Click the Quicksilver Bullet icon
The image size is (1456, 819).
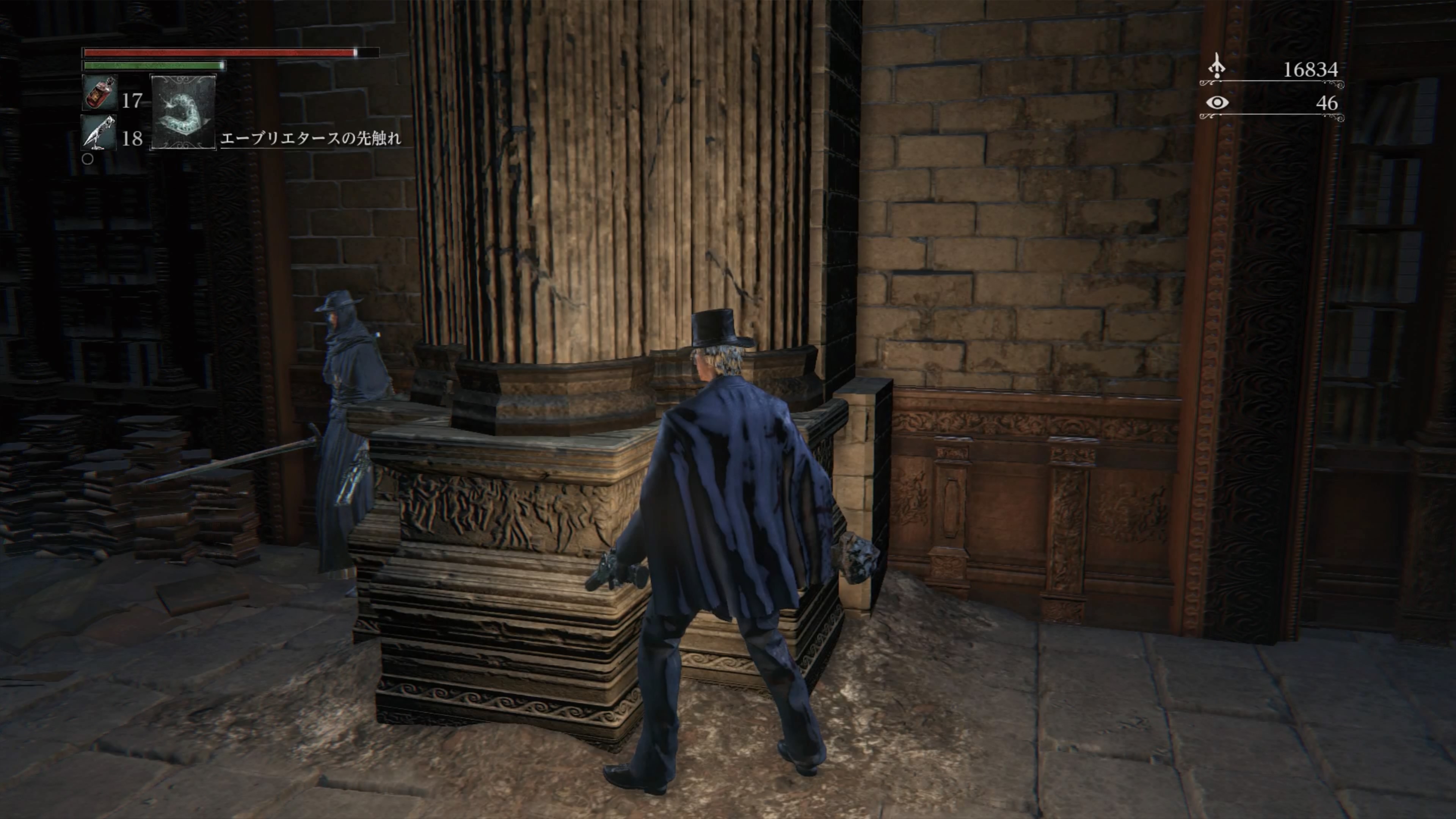[99, 133]
